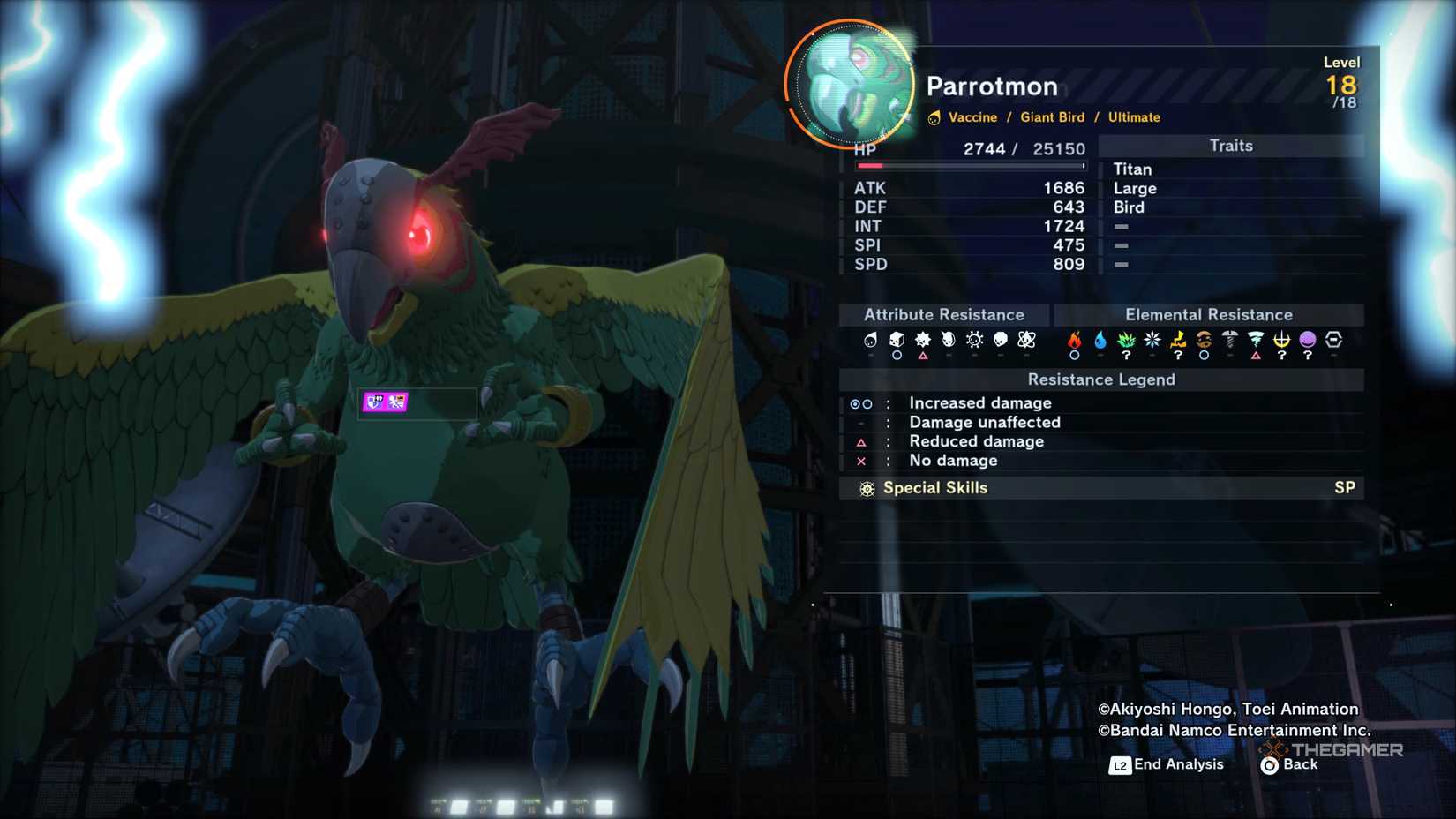Click the Vaccine attribute icon beside Parrotmon
This screenshot has width=1456, height=819.
(x=934, y=116)
